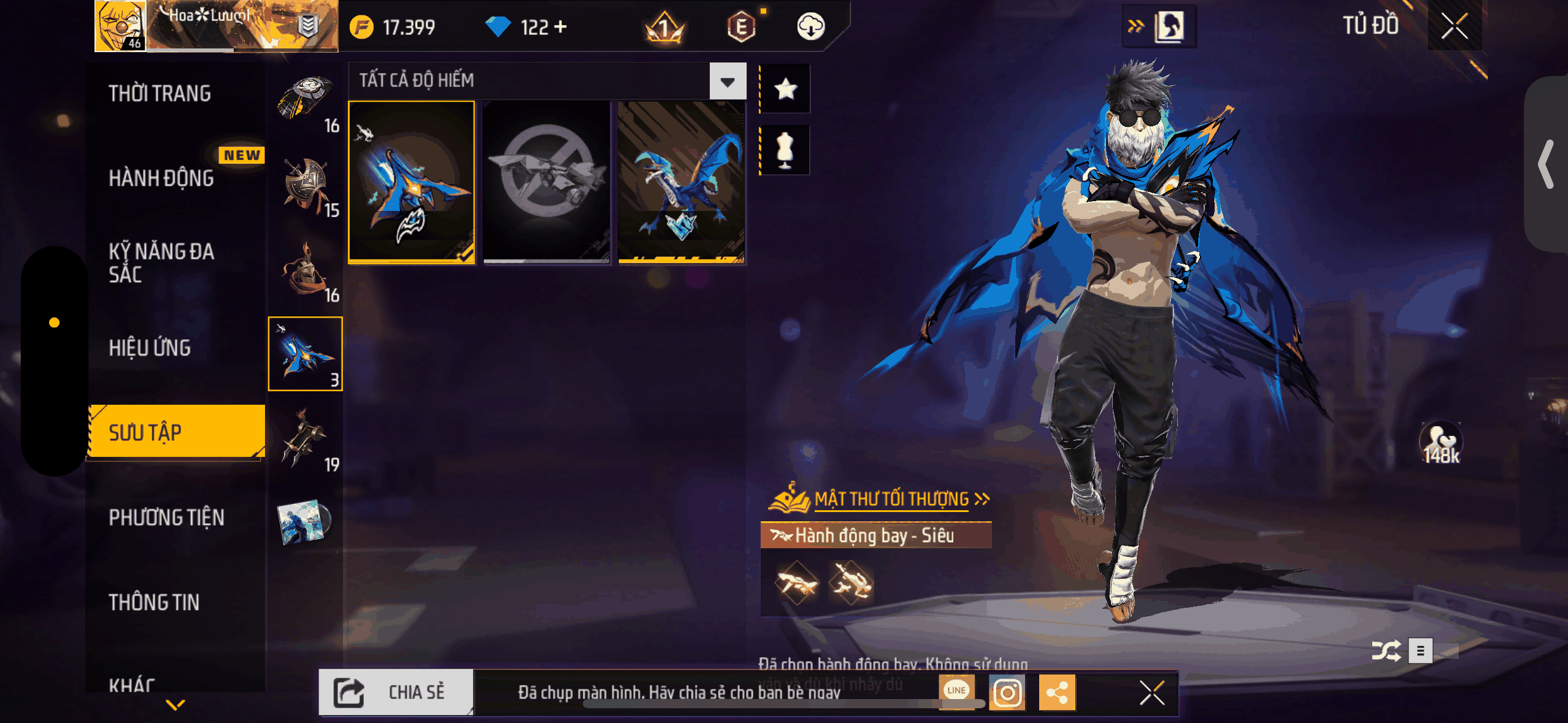This screenshot has height=723, width=1568.
Task: Collapse left menu with bottom chevron
Action: [174, 705]
